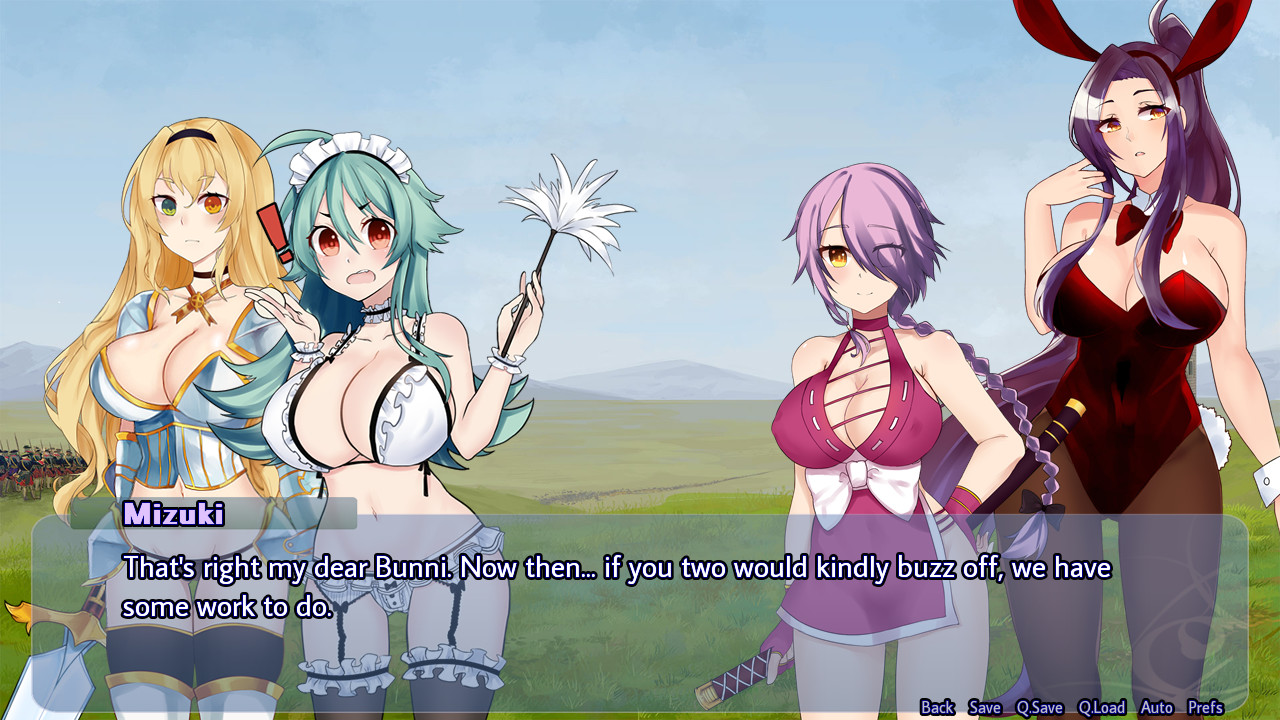Viewport: 1280px width, 720px height.
Task: Click Back to review previous dialogue
Action: pyautogui.click(x=937, y=707)
